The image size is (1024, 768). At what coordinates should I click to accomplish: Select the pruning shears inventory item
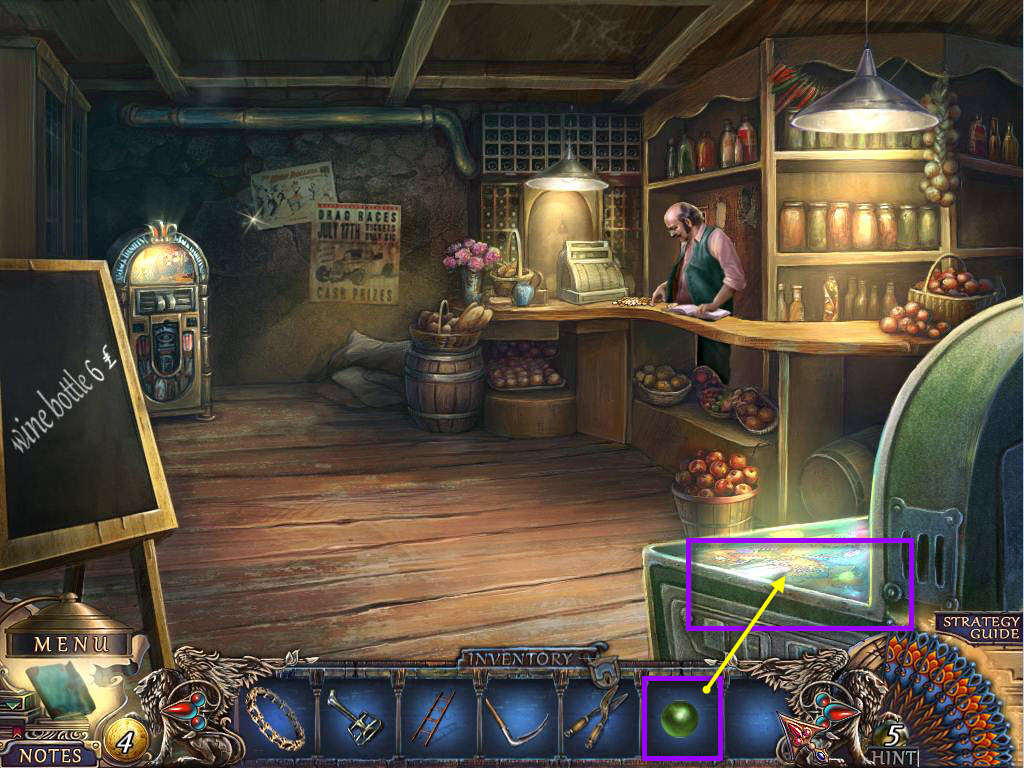[x=598, y=717]
